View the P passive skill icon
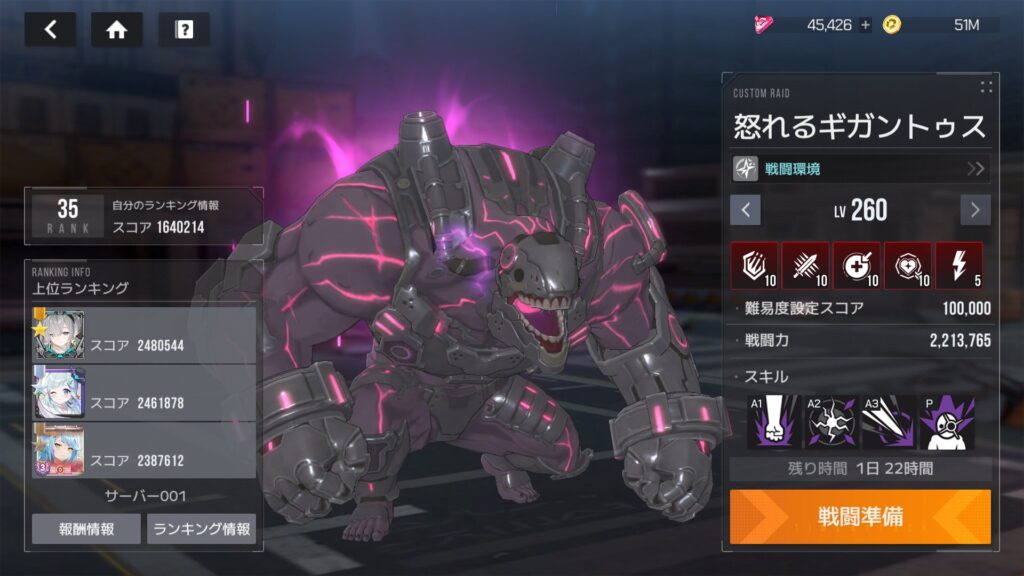The image size is (1024, 576). coord(946,421)
